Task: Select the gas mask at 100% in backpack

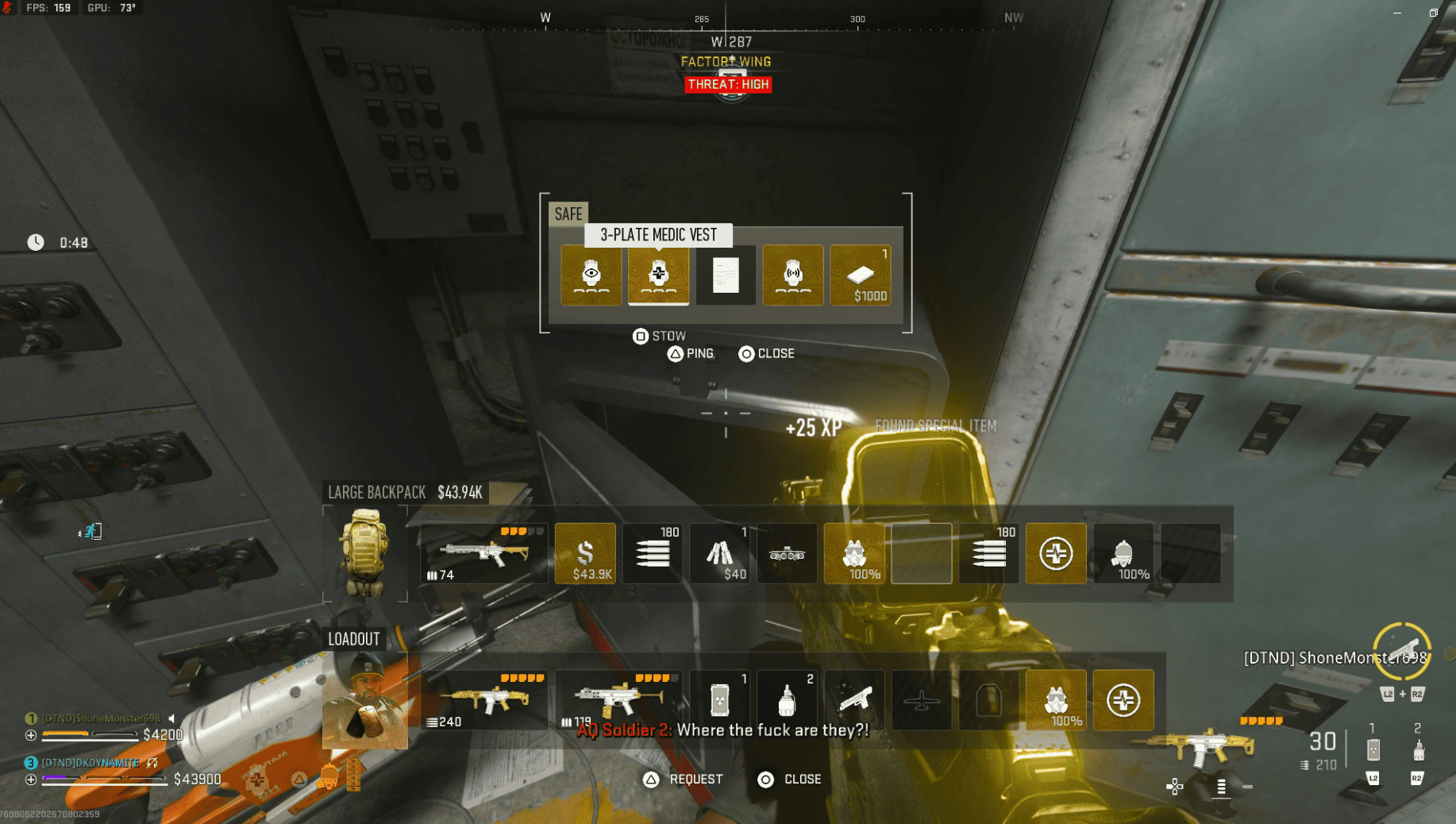Action: coord(854,553)
